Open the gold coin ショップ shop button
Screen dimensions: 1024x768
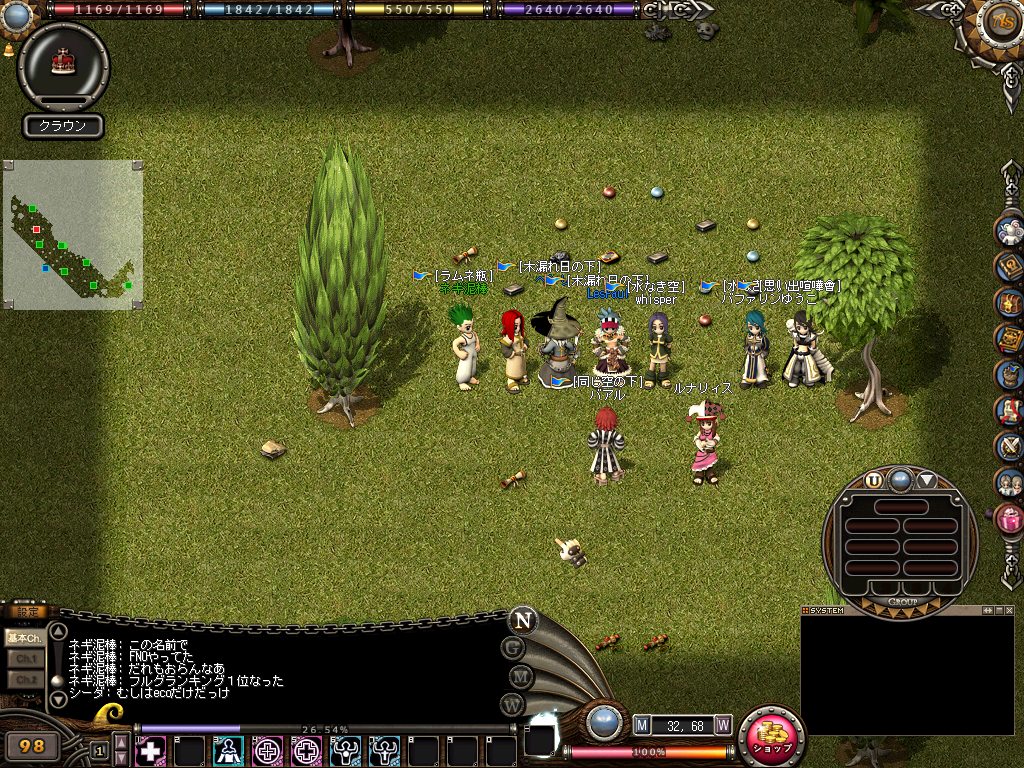771,737
